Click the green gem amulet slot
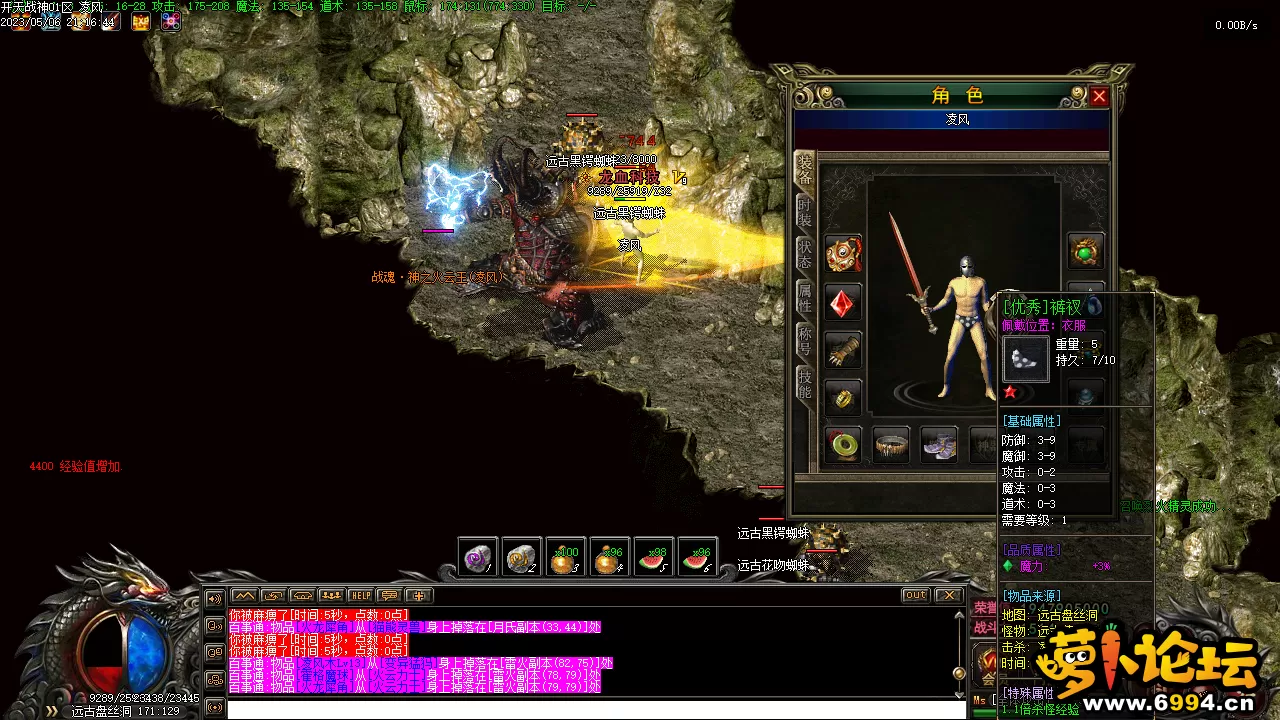Screen dimensions: 1280x720 [x=1086, y=252]
